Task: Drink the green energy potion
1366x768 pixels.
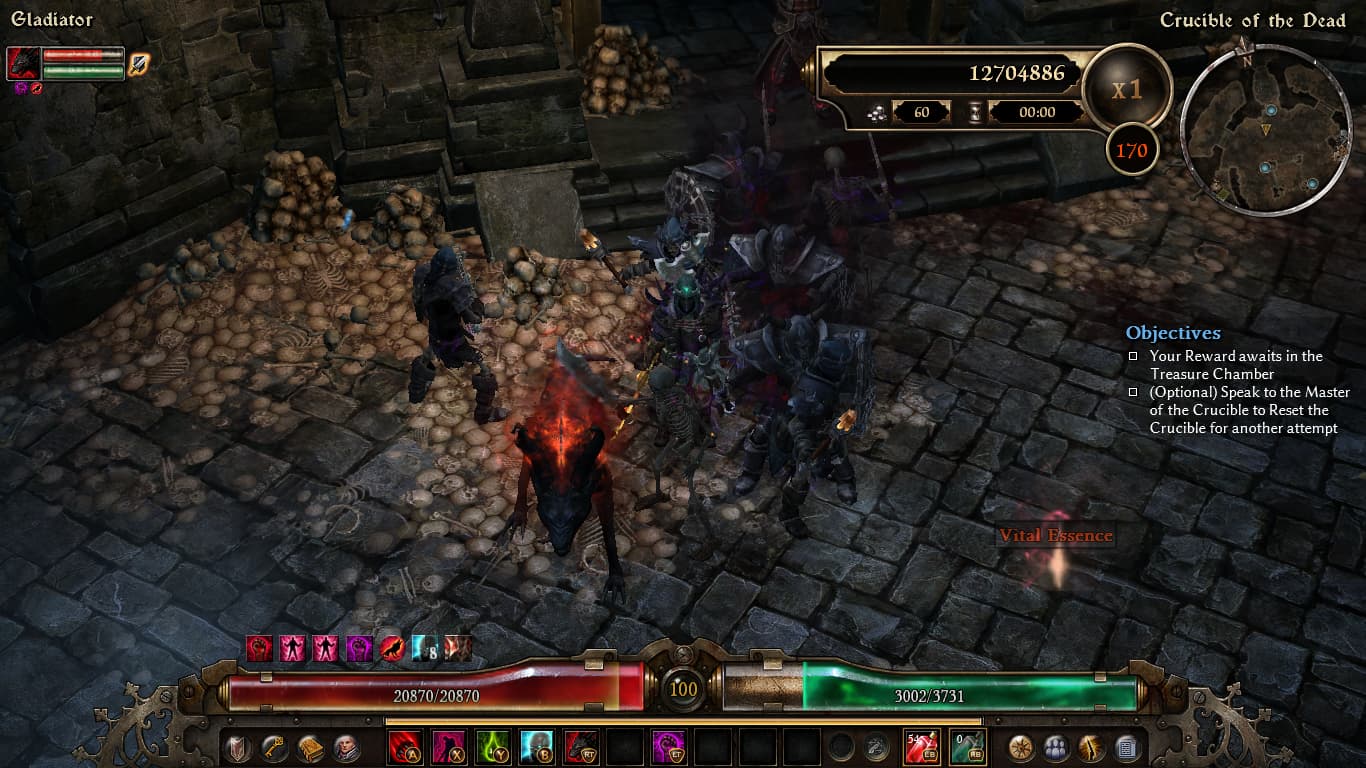Action: pos(967,747)
